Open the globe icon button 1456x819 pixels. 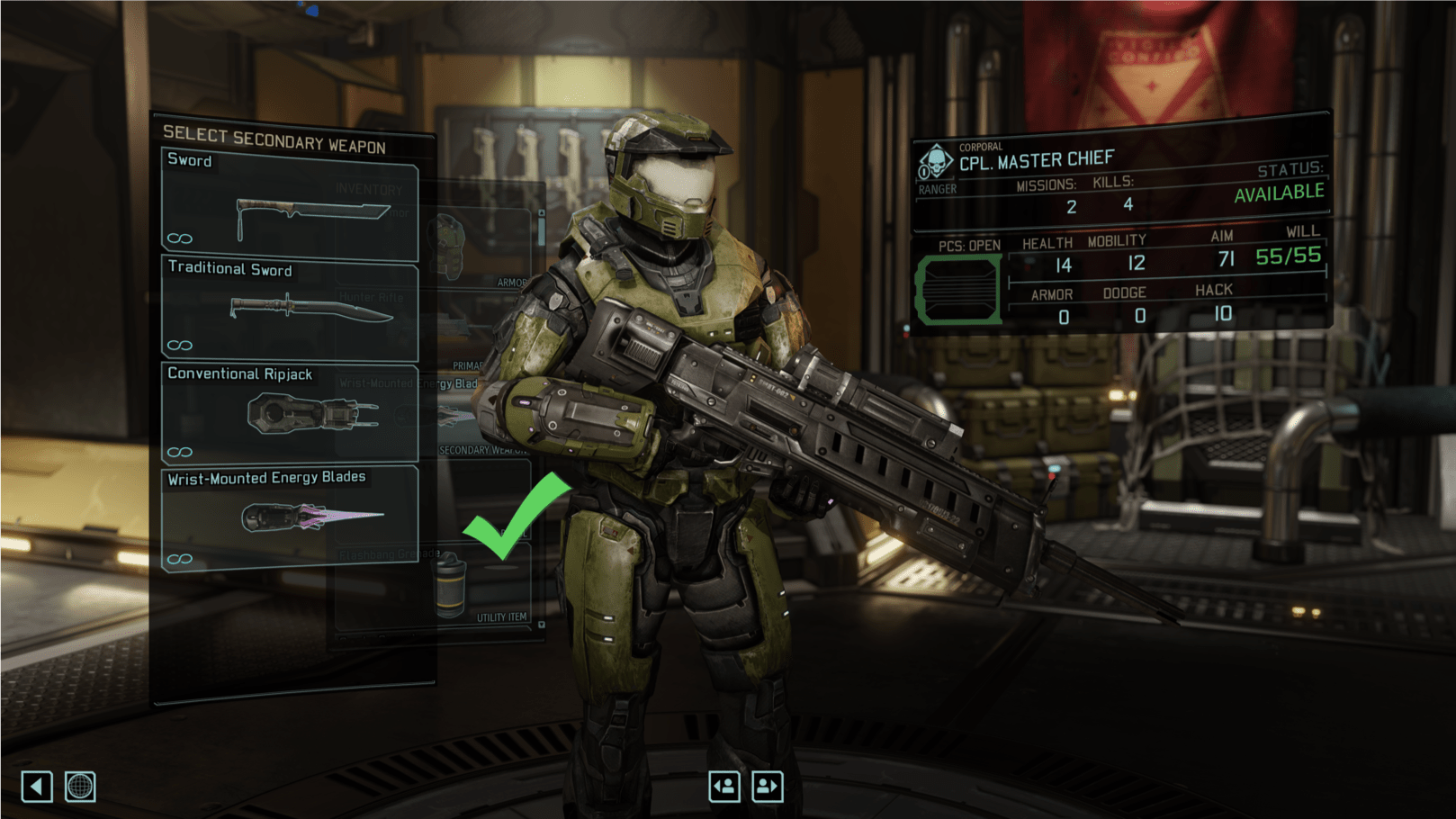point(80,787)
